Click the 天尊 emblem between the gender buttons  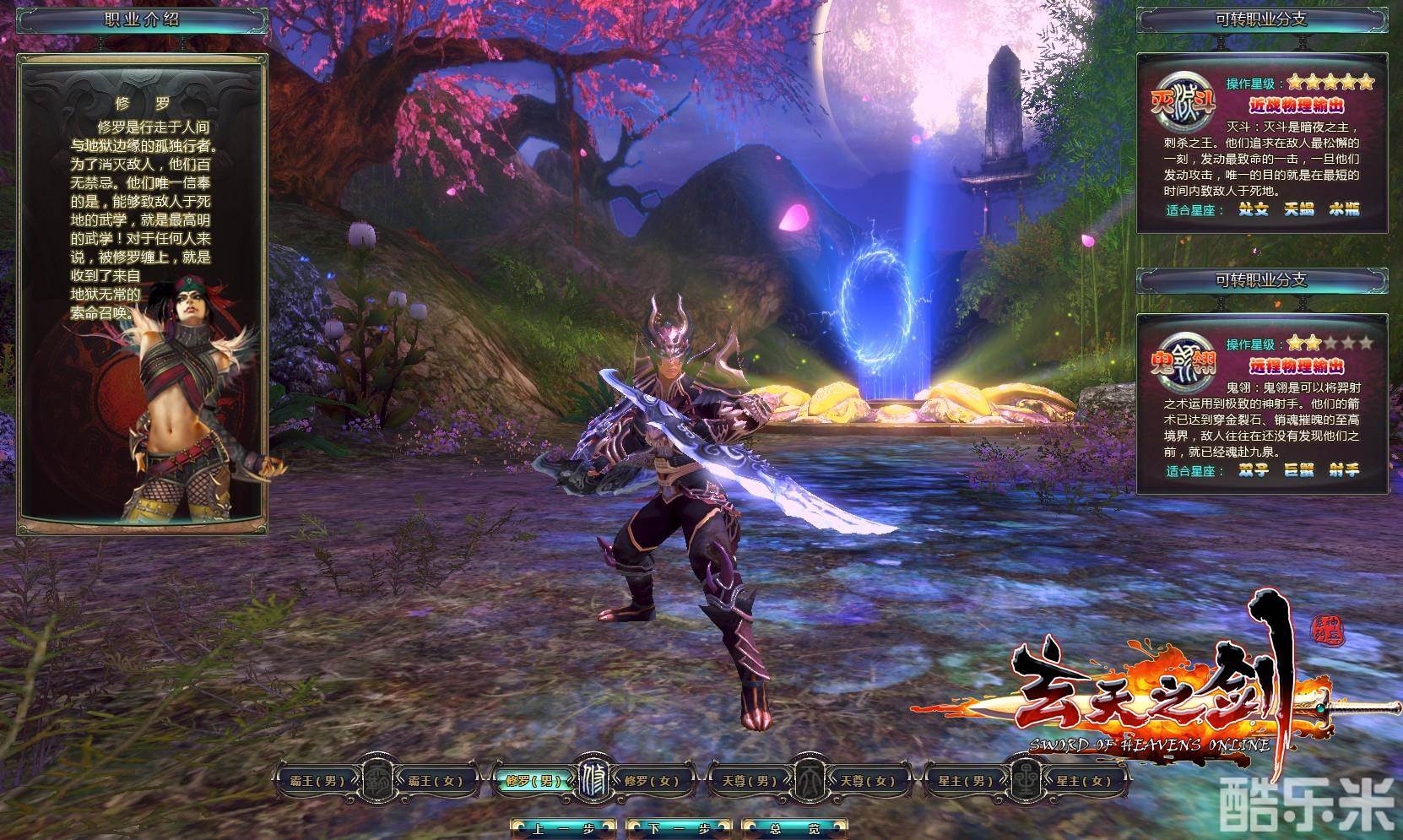806,780
